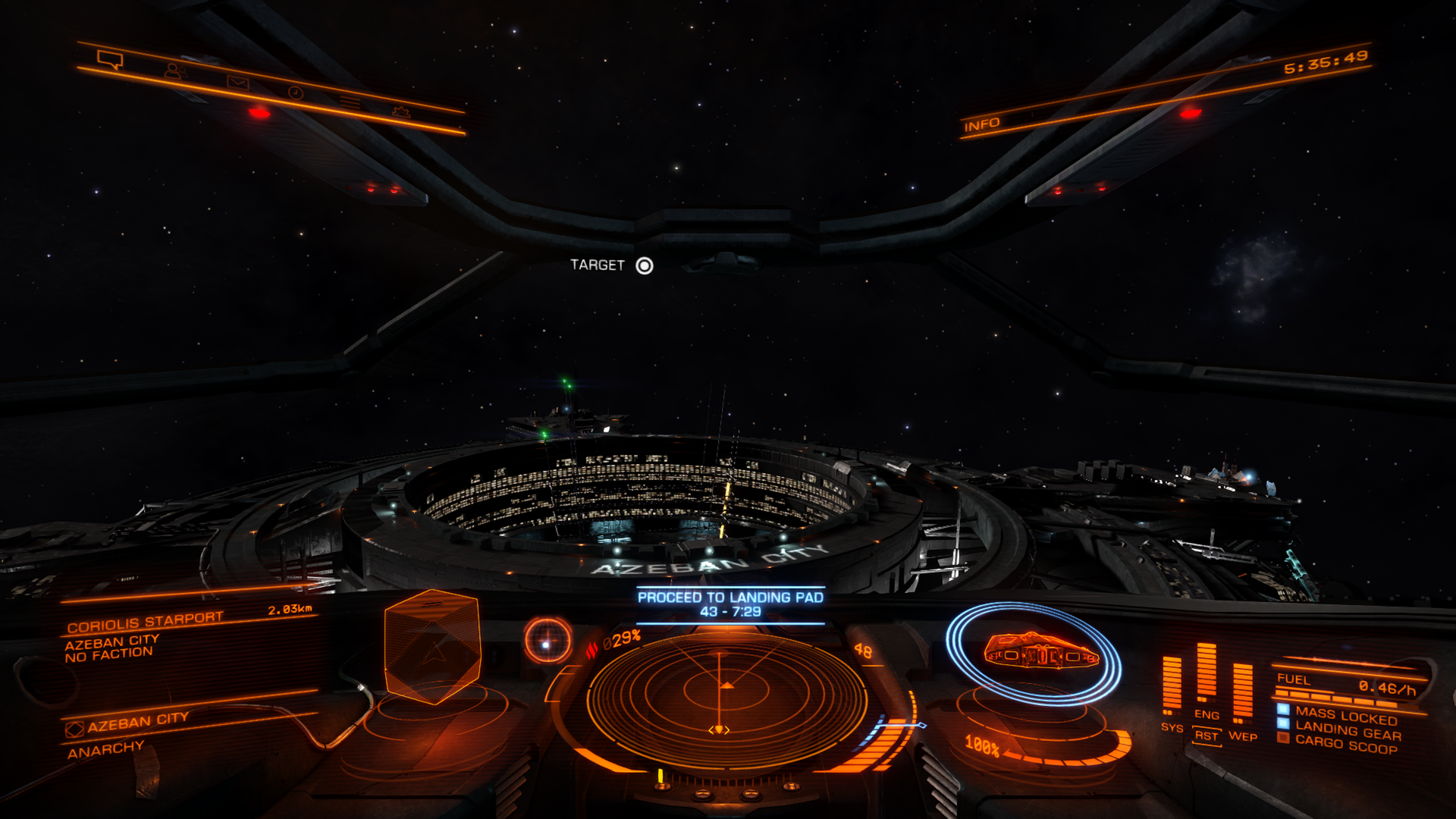Show the history clock tab
This screenshot has height=819, width=1456.
point(296,93)
